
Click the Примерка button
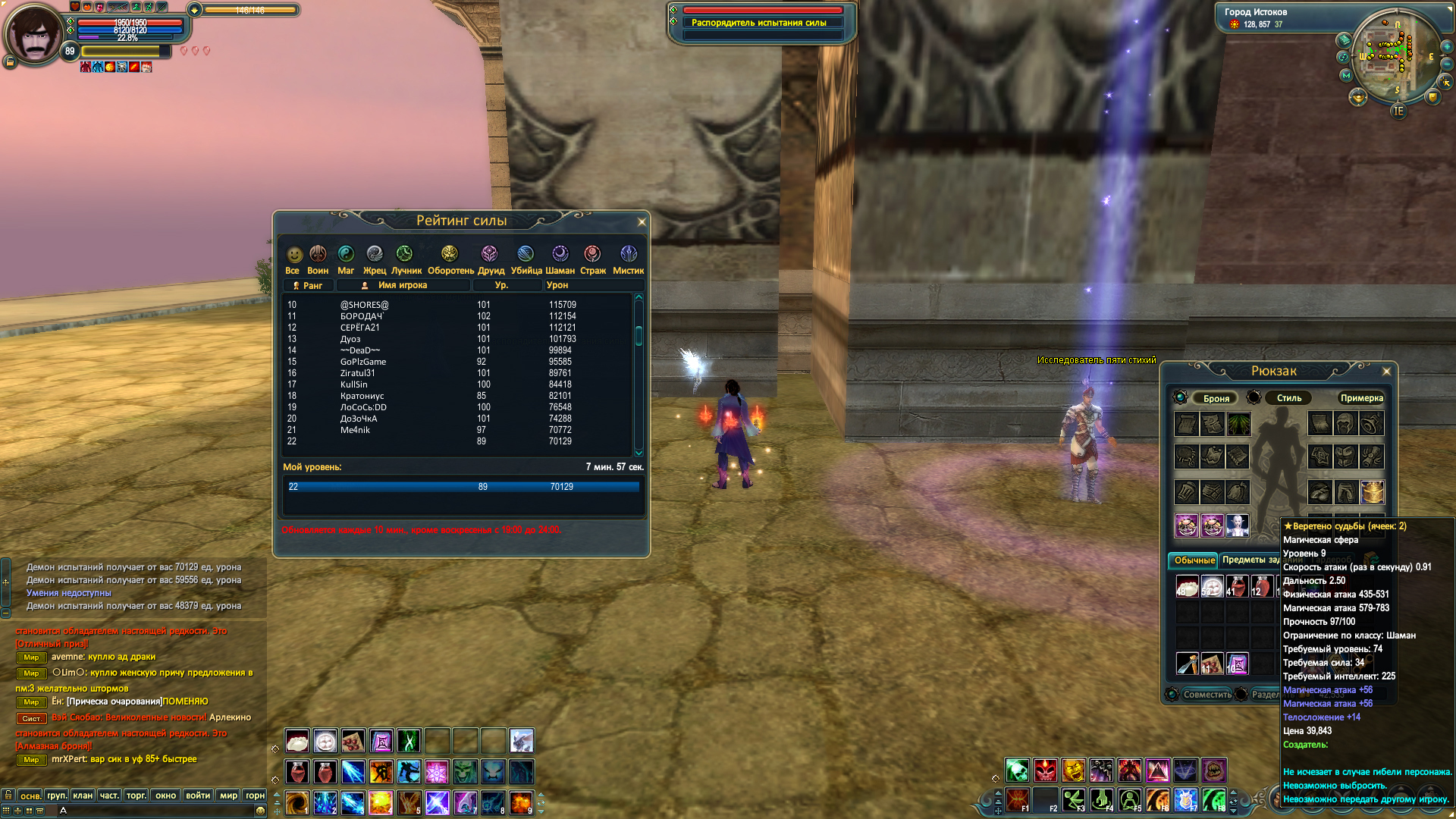(x=1361, y=398)
